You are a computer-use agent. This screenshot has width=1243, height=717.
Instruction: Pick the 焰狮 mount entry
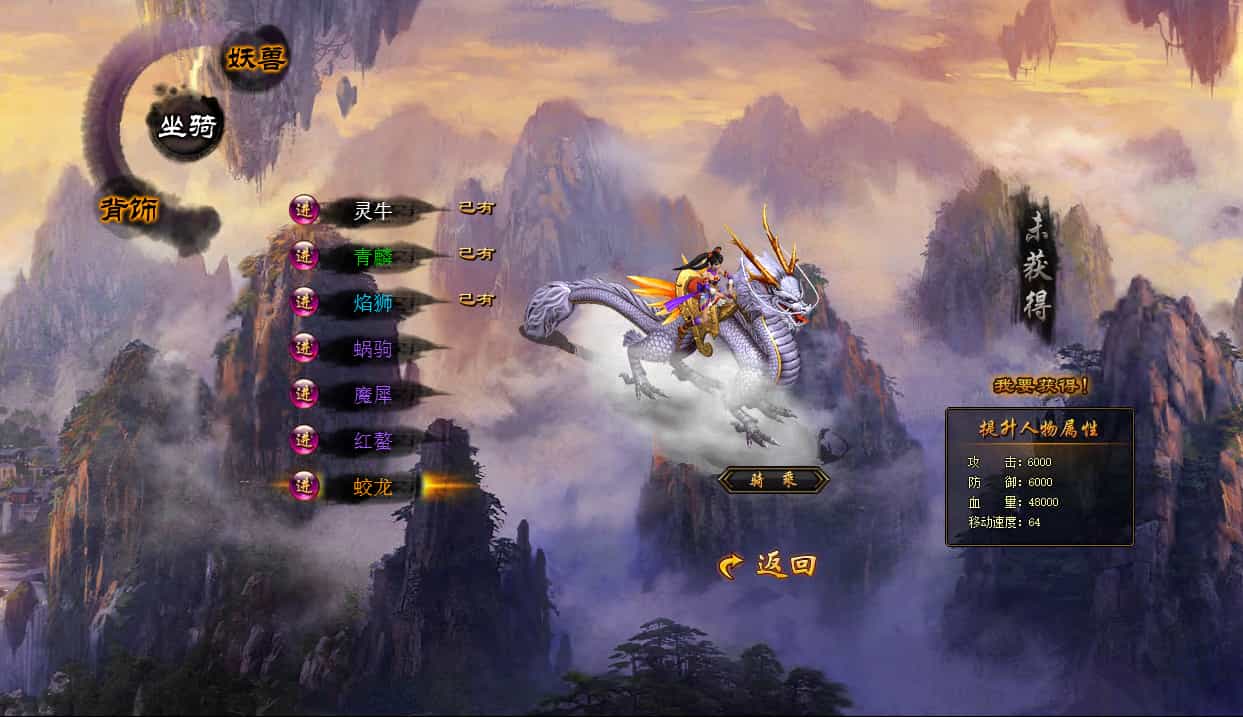(x=372, y=302)
